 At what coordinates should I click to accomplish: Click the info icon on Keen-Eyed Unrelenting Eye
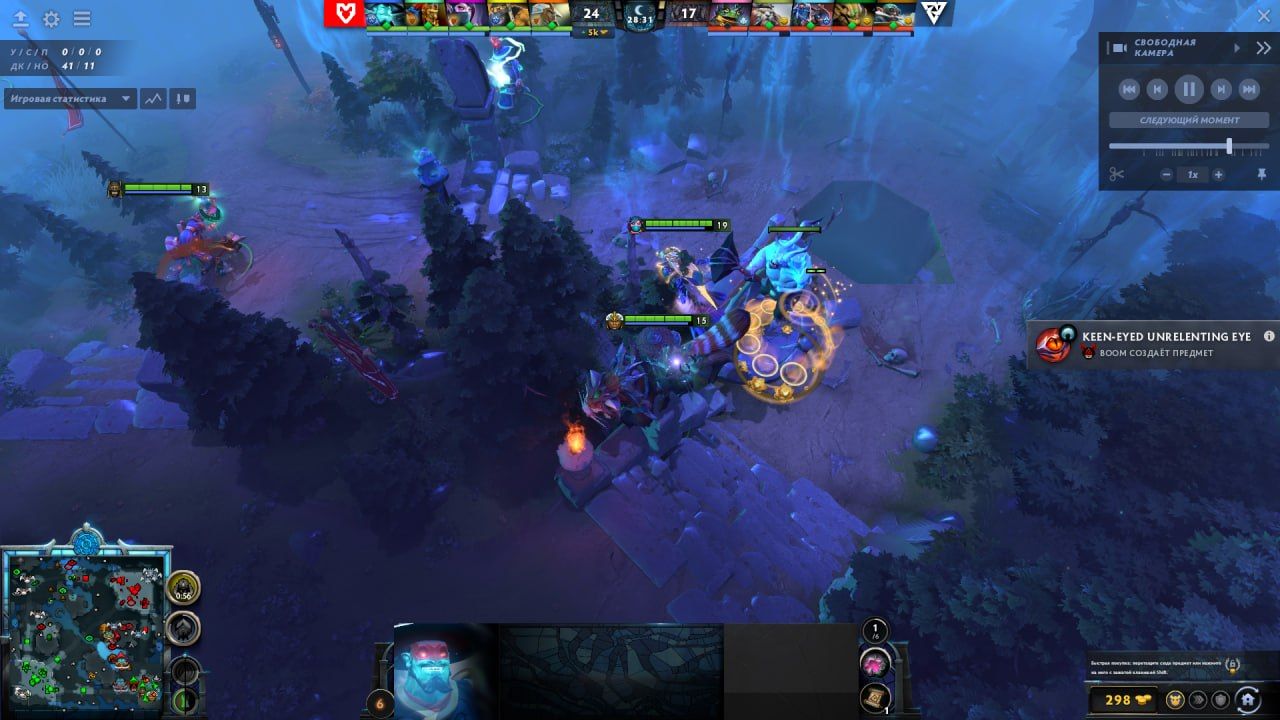[x=1268, y=338]
